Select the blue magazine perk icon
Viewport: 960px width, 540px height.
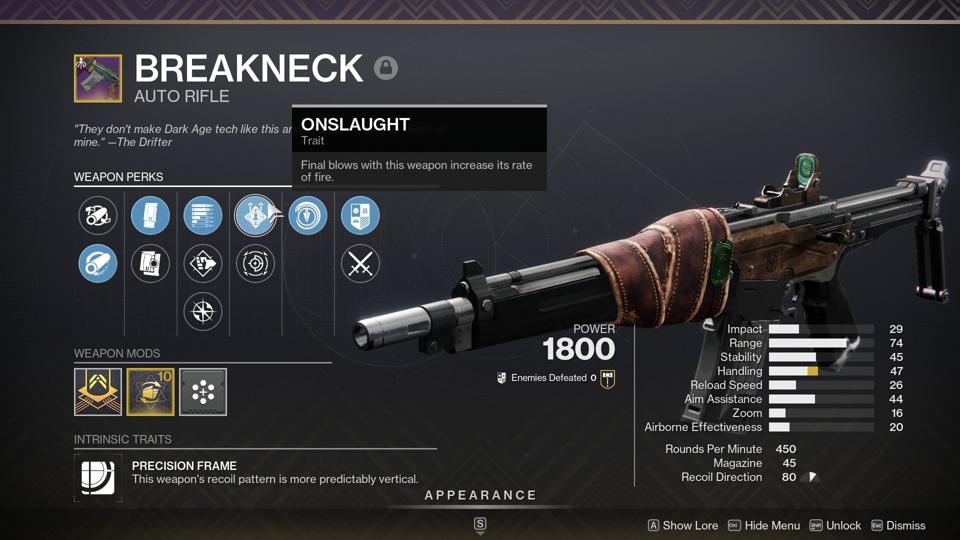[150, 215]
